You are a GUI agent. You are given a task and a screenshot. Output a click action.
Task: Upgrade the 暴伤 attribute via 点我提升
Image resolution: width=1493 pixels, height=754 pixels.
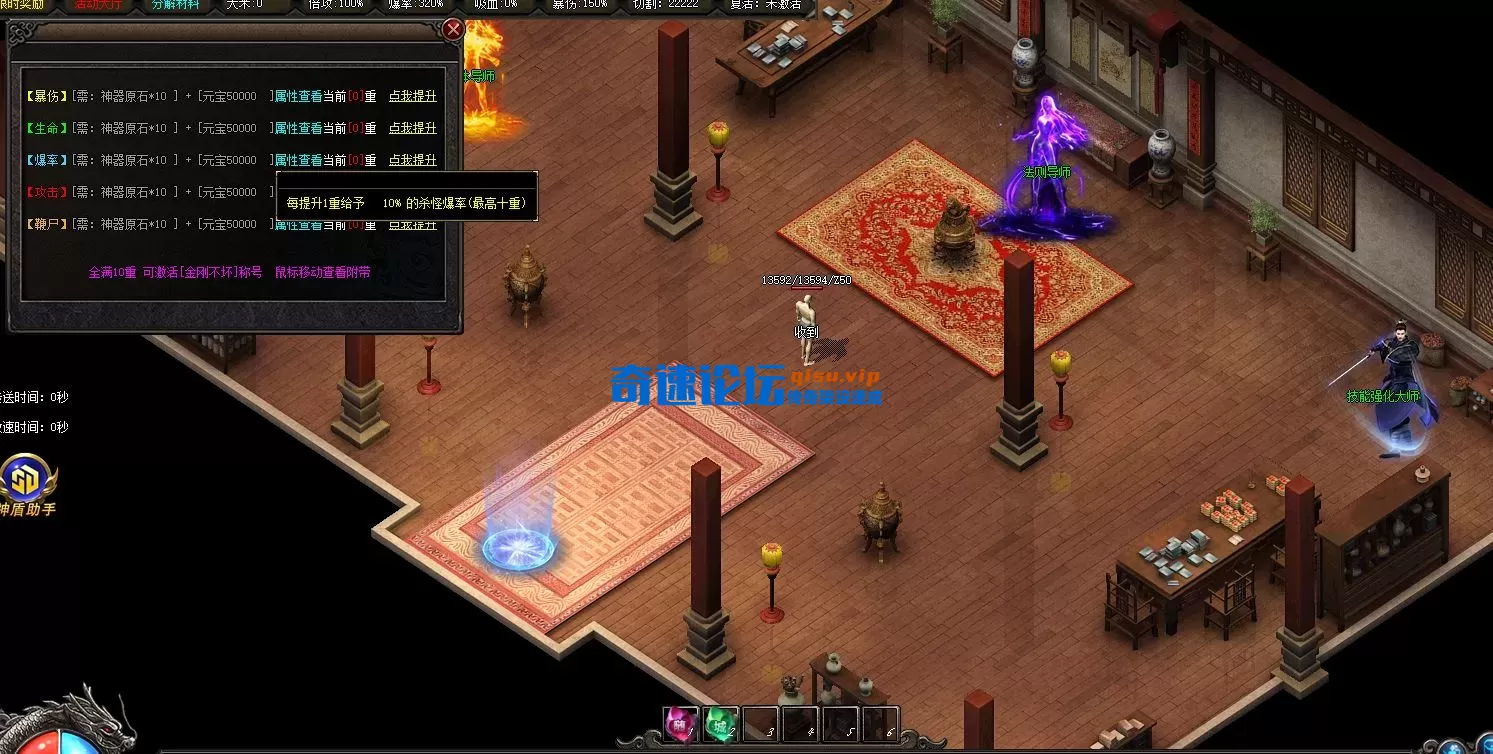(x=412, y=96)
